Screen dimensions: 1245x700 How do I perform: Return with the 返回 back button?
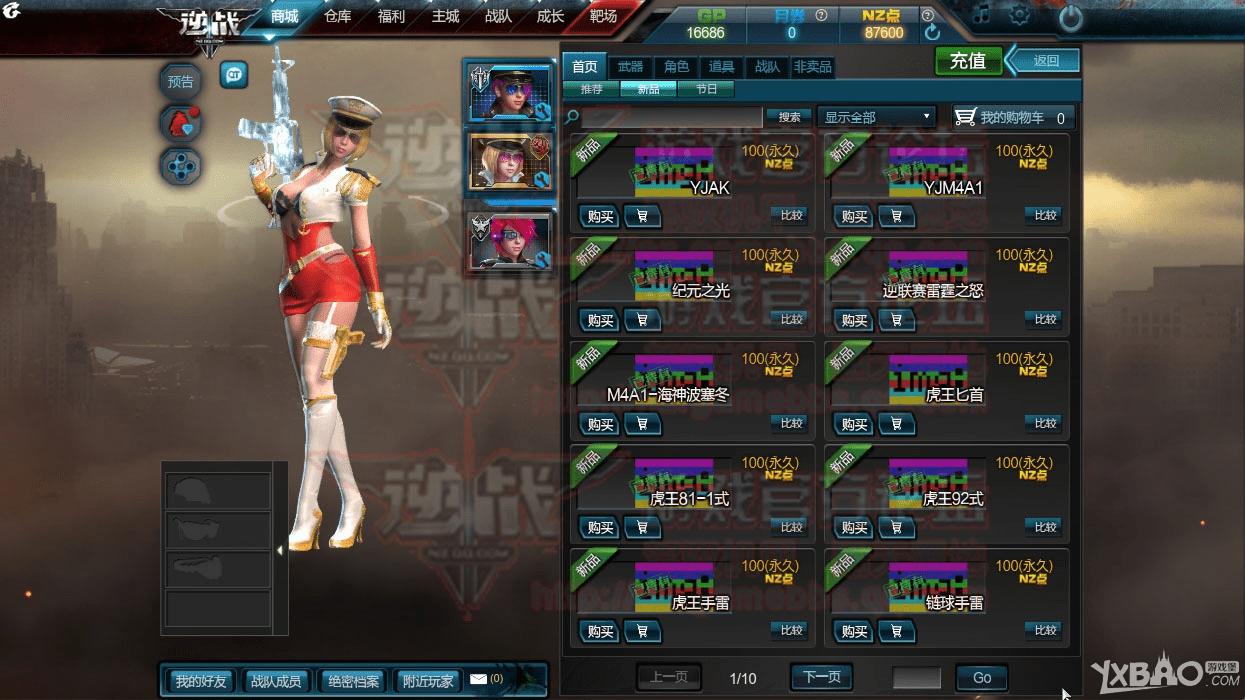(1045, 61)
